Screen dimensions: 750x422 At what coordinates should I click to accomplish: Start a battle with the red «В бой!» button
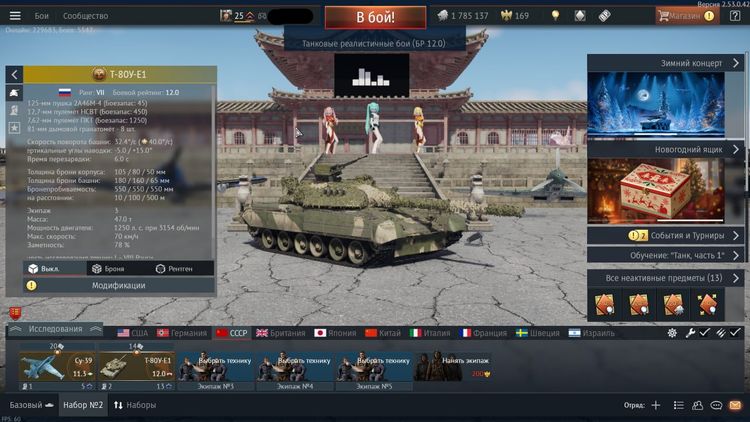click(x=375, y=16)
